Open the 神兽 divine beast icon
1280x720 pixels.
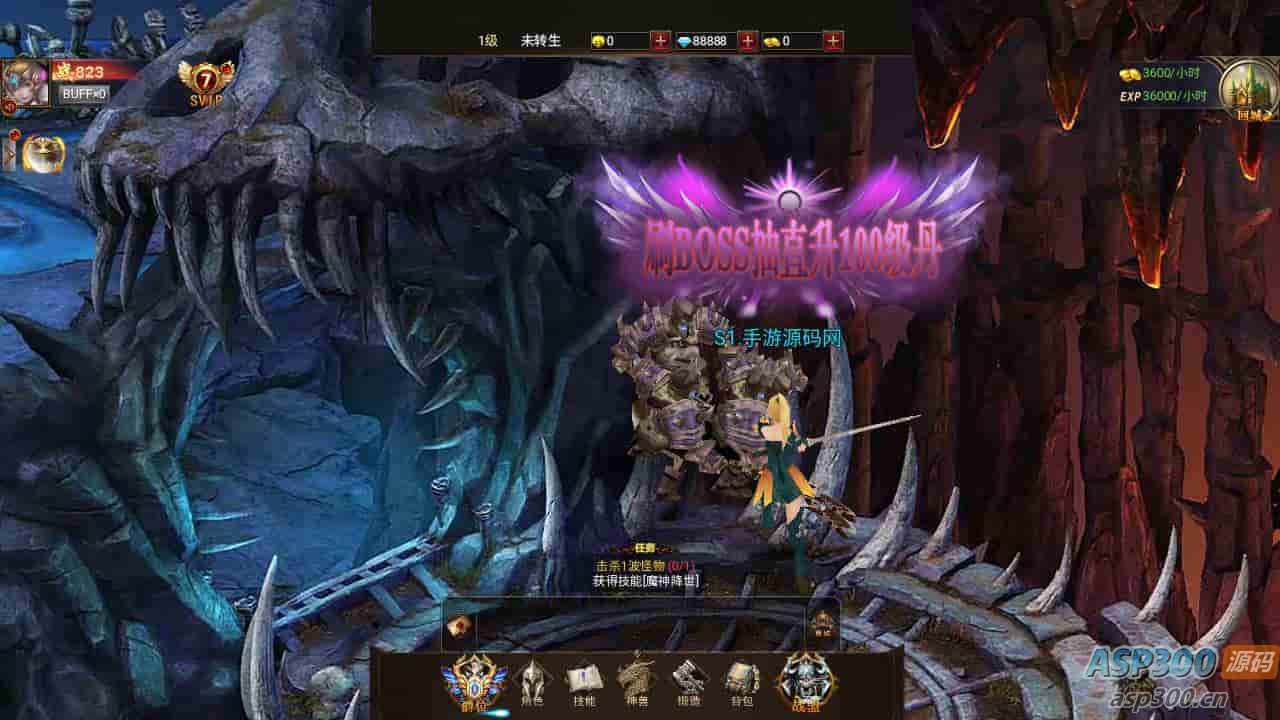[638, 683]
